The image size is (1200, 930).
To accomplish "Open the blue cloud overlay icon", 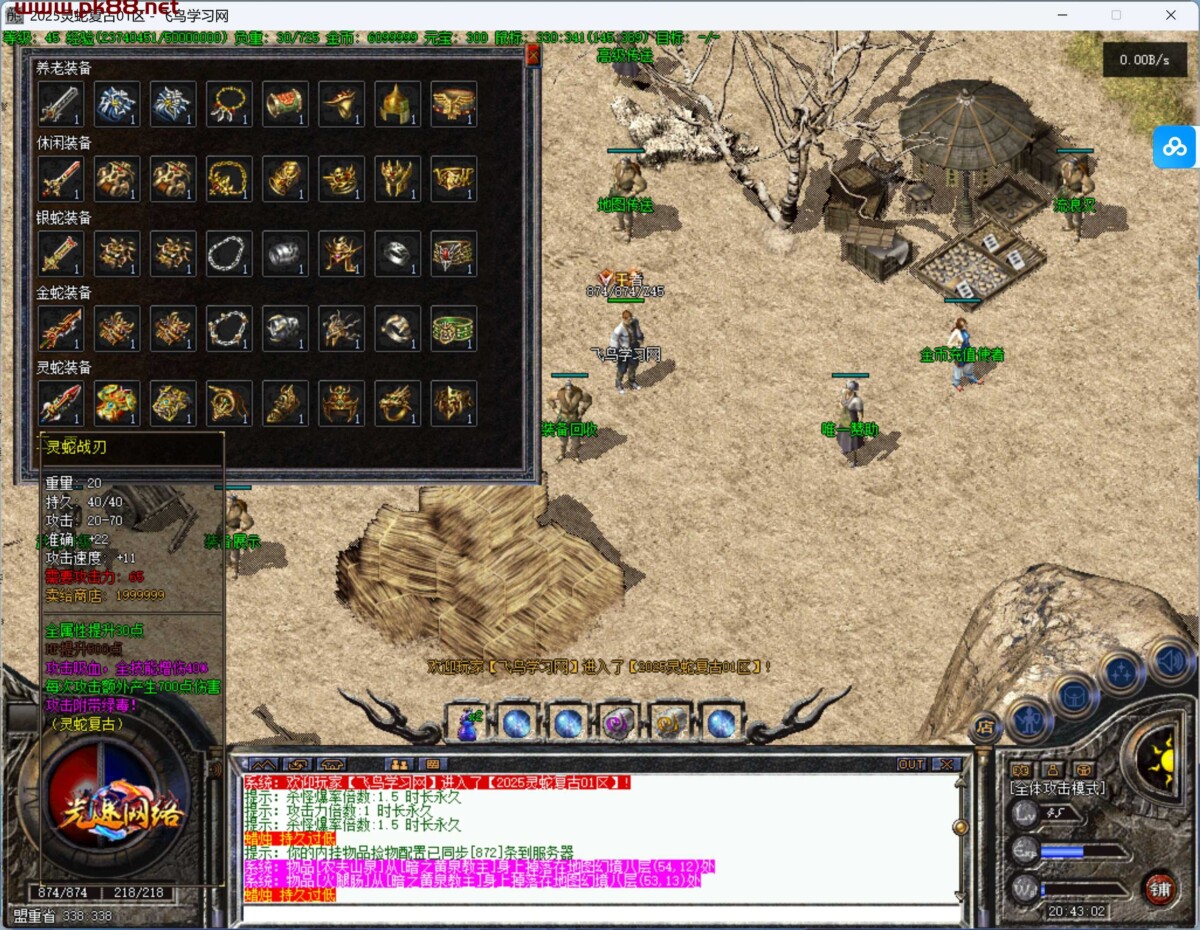I will tap(1175, 147).
